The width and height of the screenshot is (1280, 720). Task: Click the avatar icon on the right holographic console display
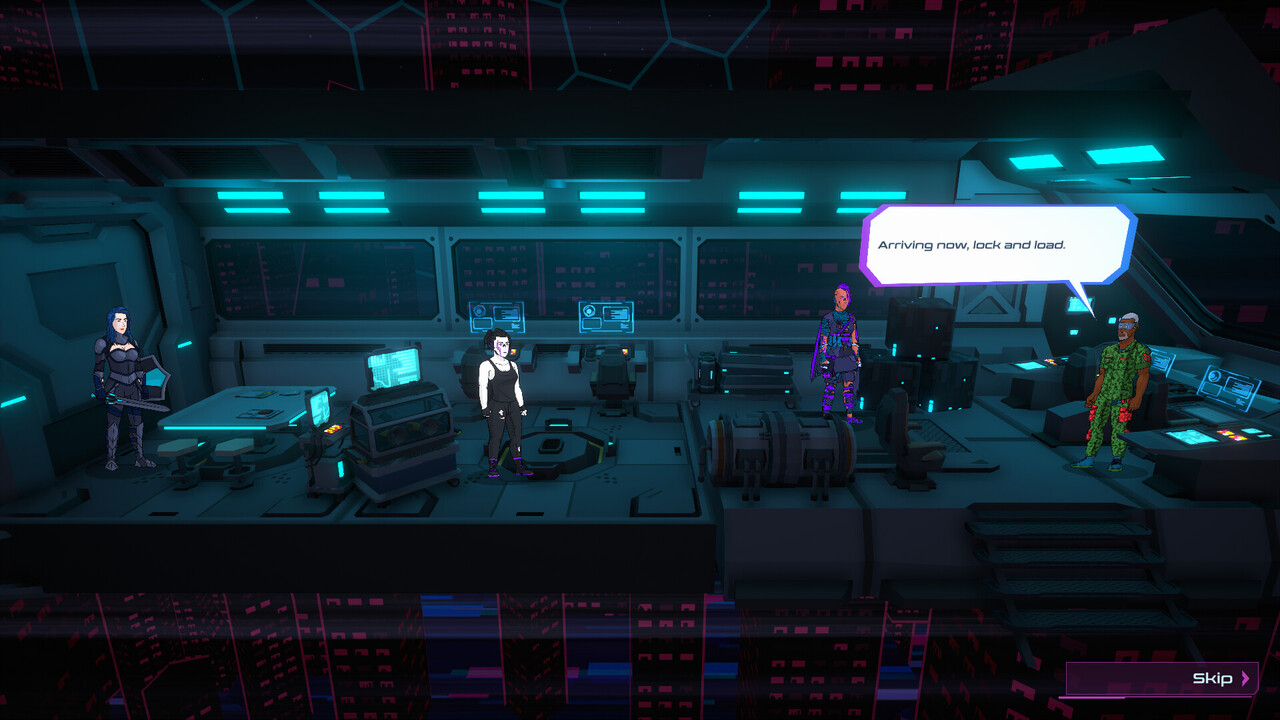tap(588, 311)
